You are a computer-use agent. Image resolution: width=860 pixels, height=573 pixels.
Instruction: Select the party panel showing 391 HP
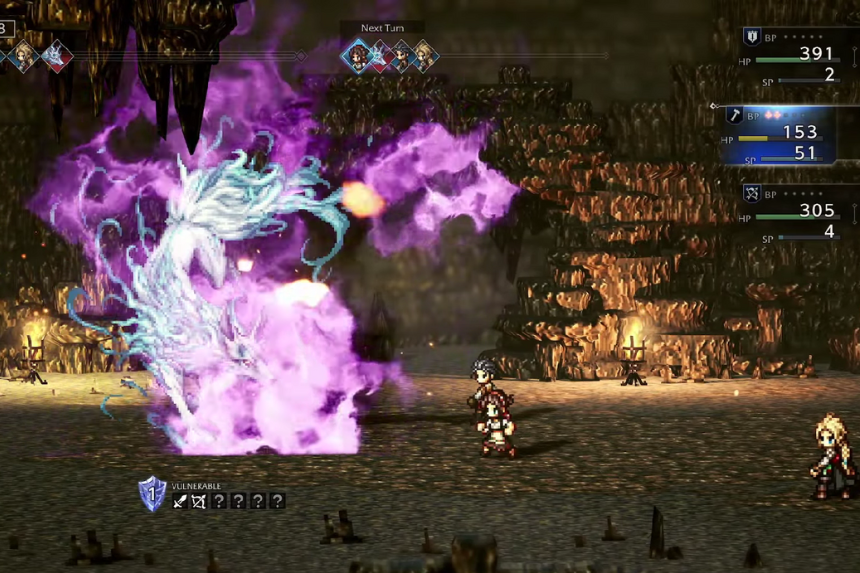pos(797,59)
